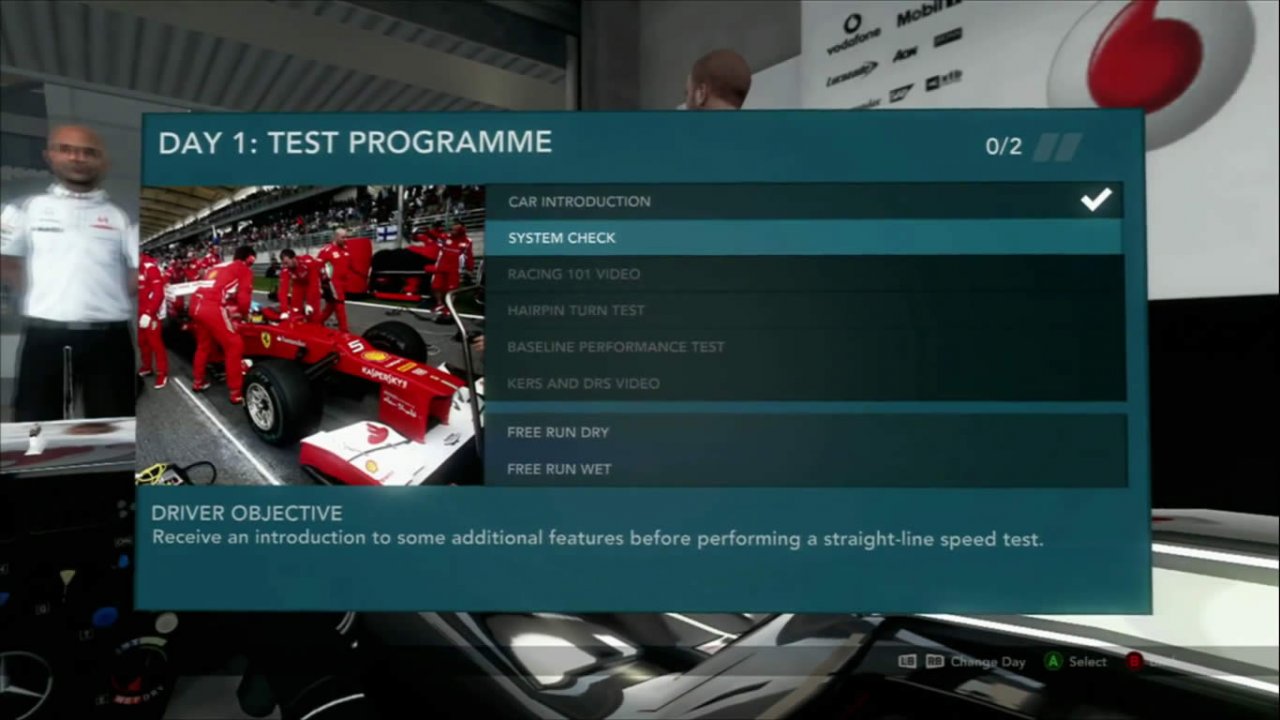Image resolution: width=1280 pixels, height=720 pixels.
Task: Click the second progress segment next to 0/2
Action: click(x=1070, y=146)
